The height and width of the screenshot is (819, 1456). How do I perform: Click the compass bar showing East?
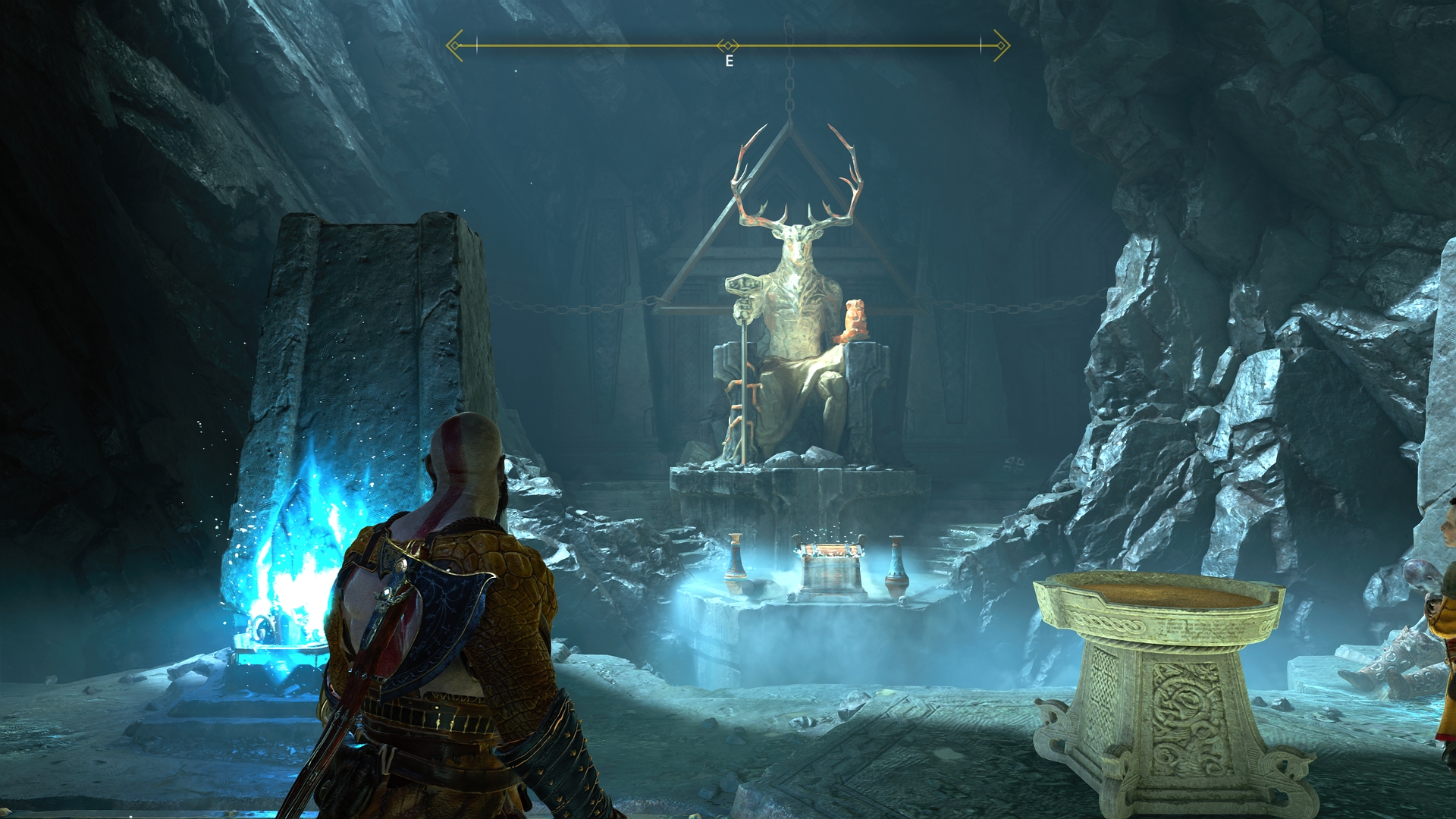pos(728,47)
